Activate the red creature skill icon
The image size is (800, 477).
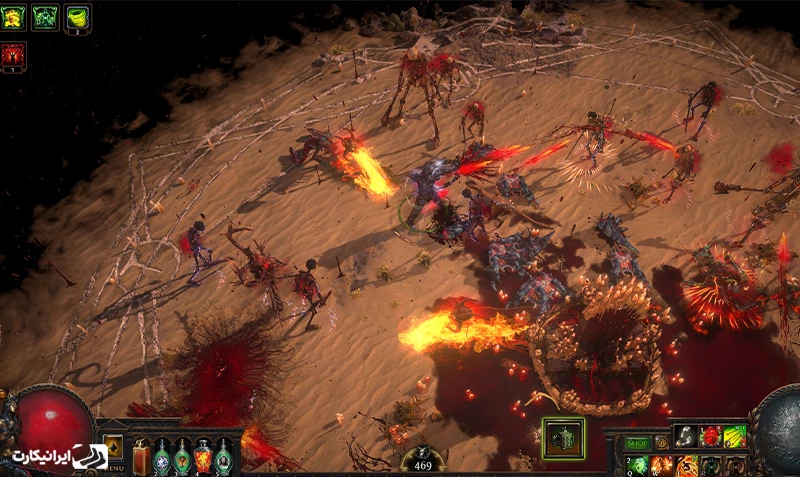coord(710,435)
